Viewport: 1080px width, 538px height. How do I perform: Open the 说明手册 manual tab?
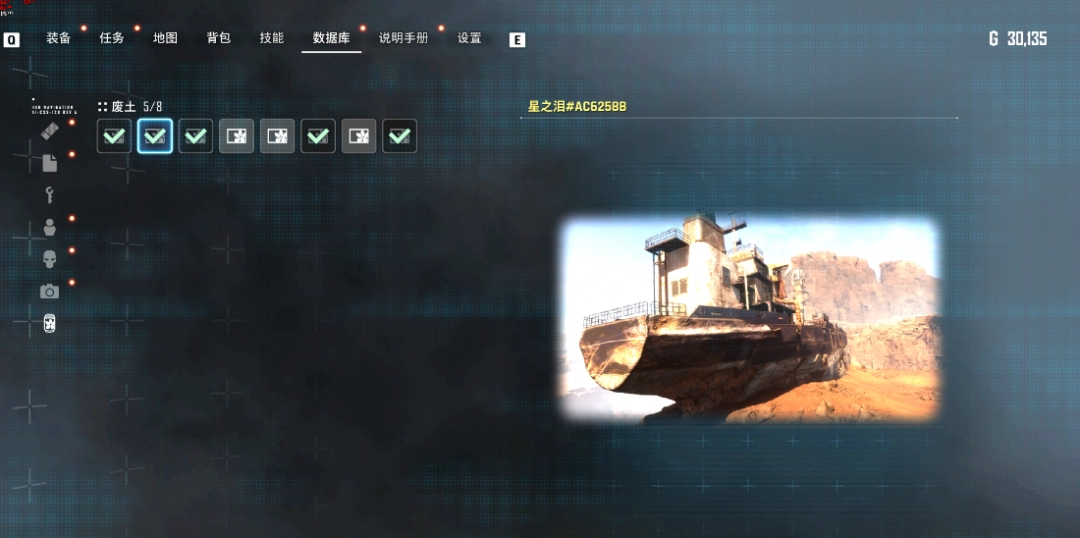[403, 38]
